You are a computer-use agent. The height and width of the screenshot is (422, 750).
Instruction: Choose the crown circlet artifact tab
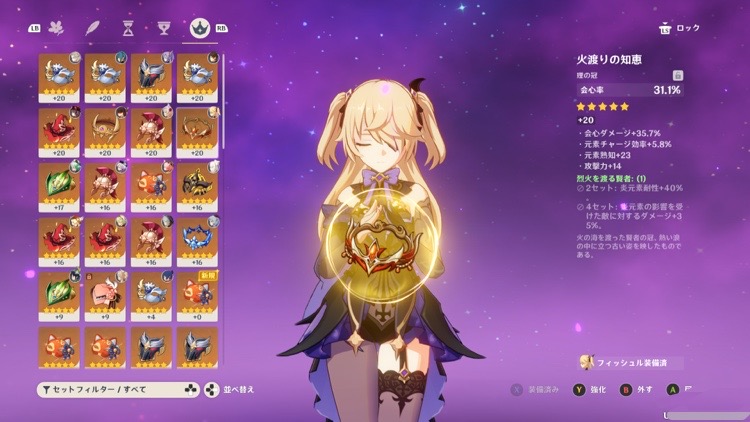click(x=198, y=28)
